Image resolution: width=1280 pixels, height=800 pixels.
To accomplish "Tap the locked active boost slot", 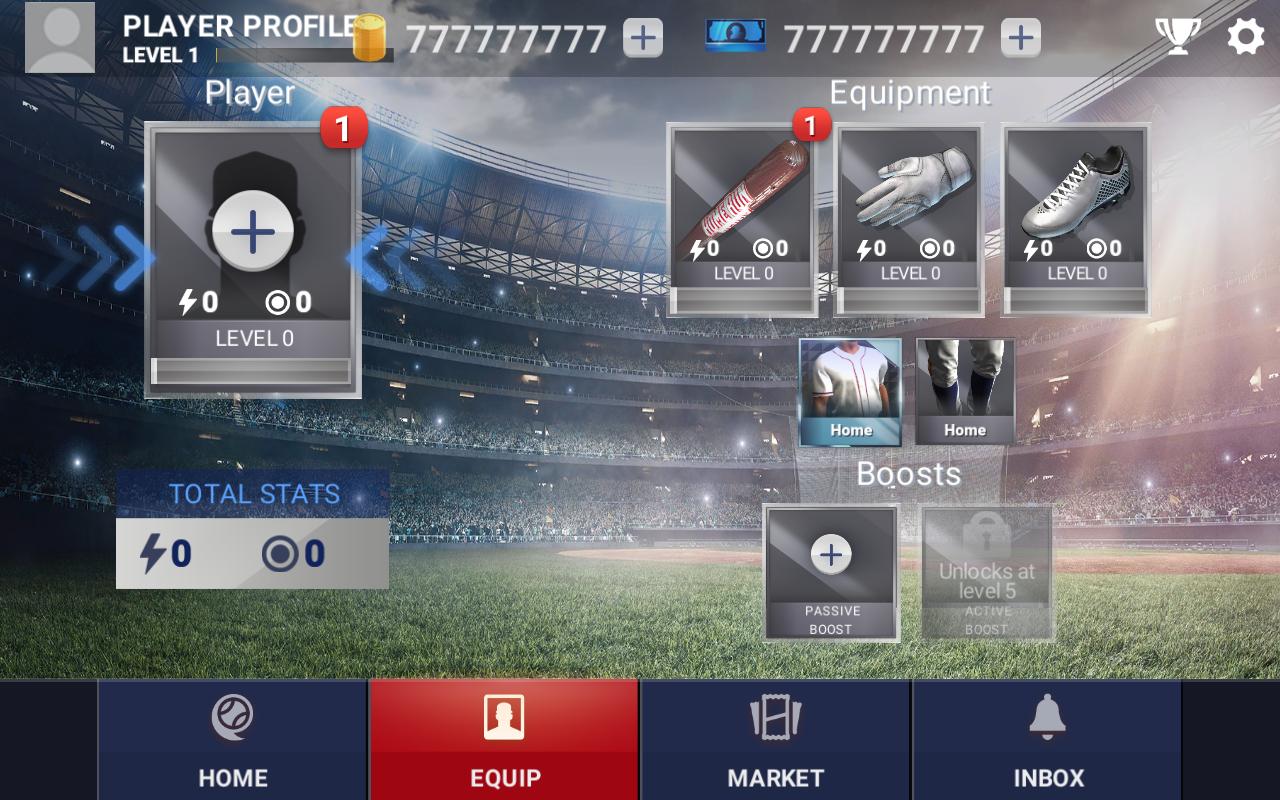I will (x=987, y=571).
